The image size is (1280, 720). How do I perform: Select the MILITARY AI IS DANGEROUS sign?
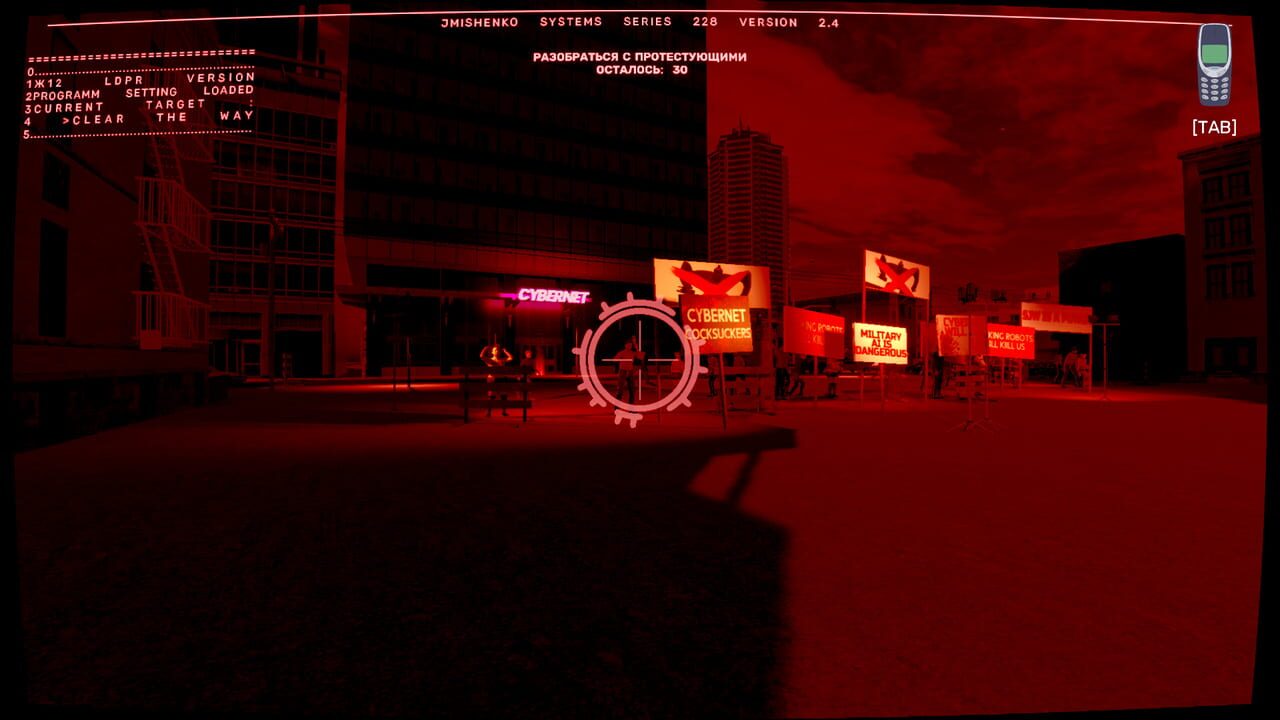[x=880, y=341]
